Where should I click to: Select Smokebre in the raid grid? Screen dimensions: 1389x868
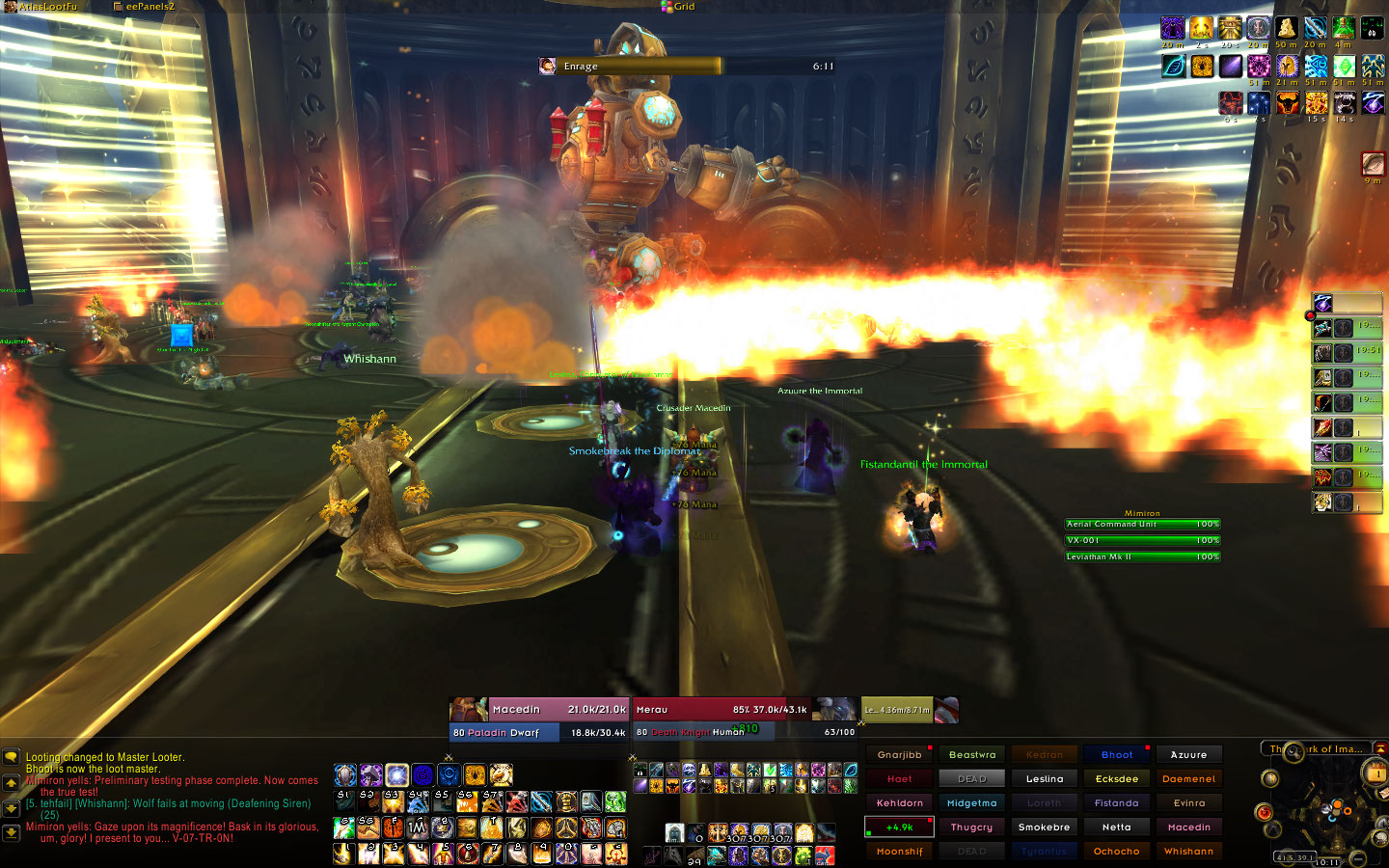click(1044, 827)
